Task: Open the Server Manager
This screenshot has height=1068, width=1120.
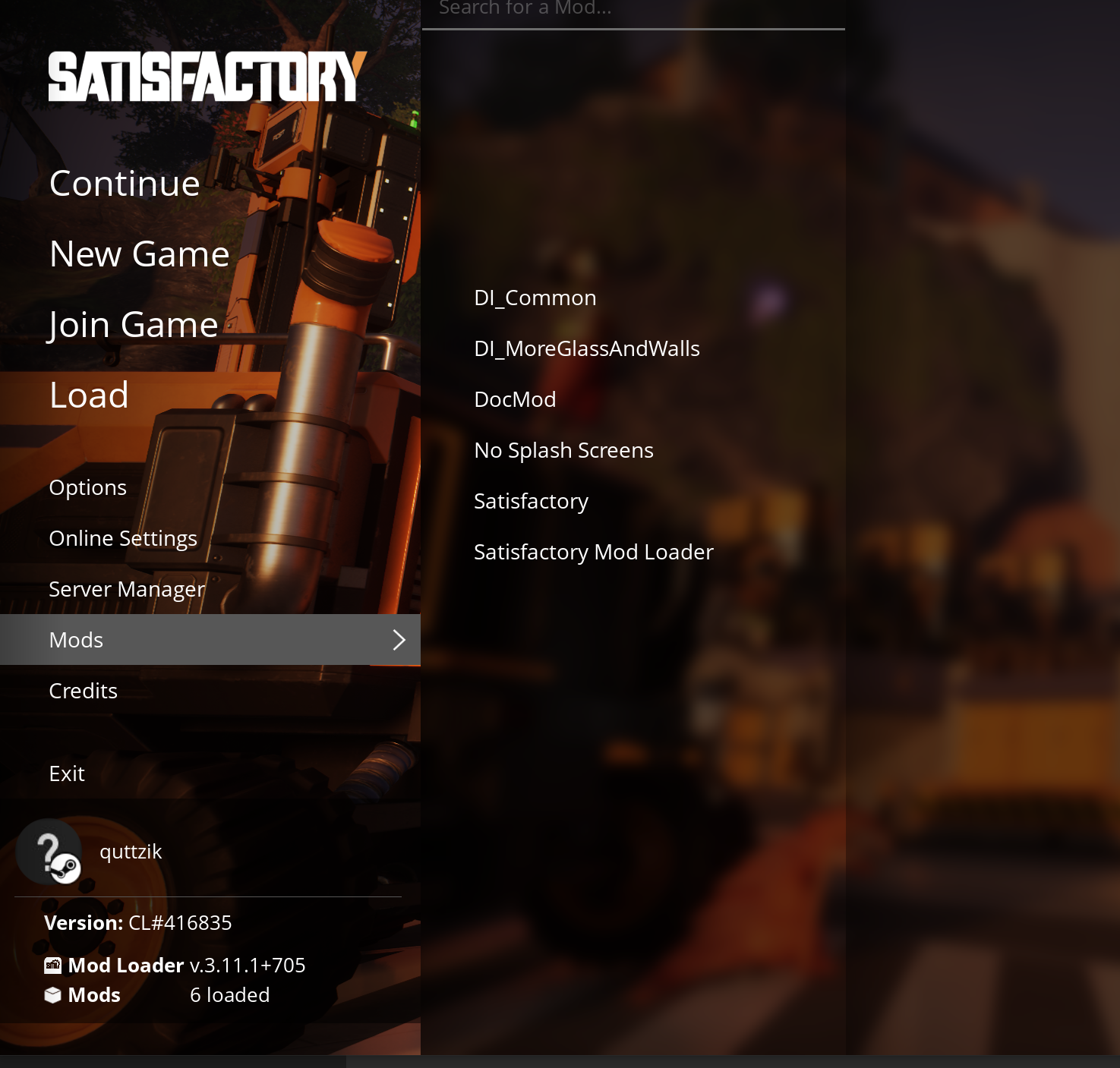Action: [127, 590]
